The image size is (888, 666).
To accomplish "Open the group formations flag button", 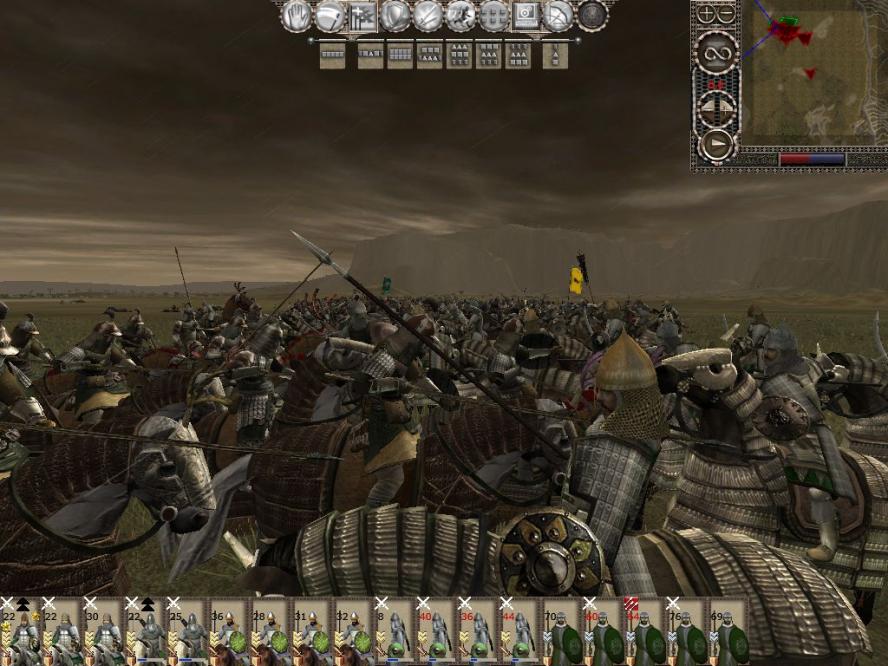I will (362, 16).
